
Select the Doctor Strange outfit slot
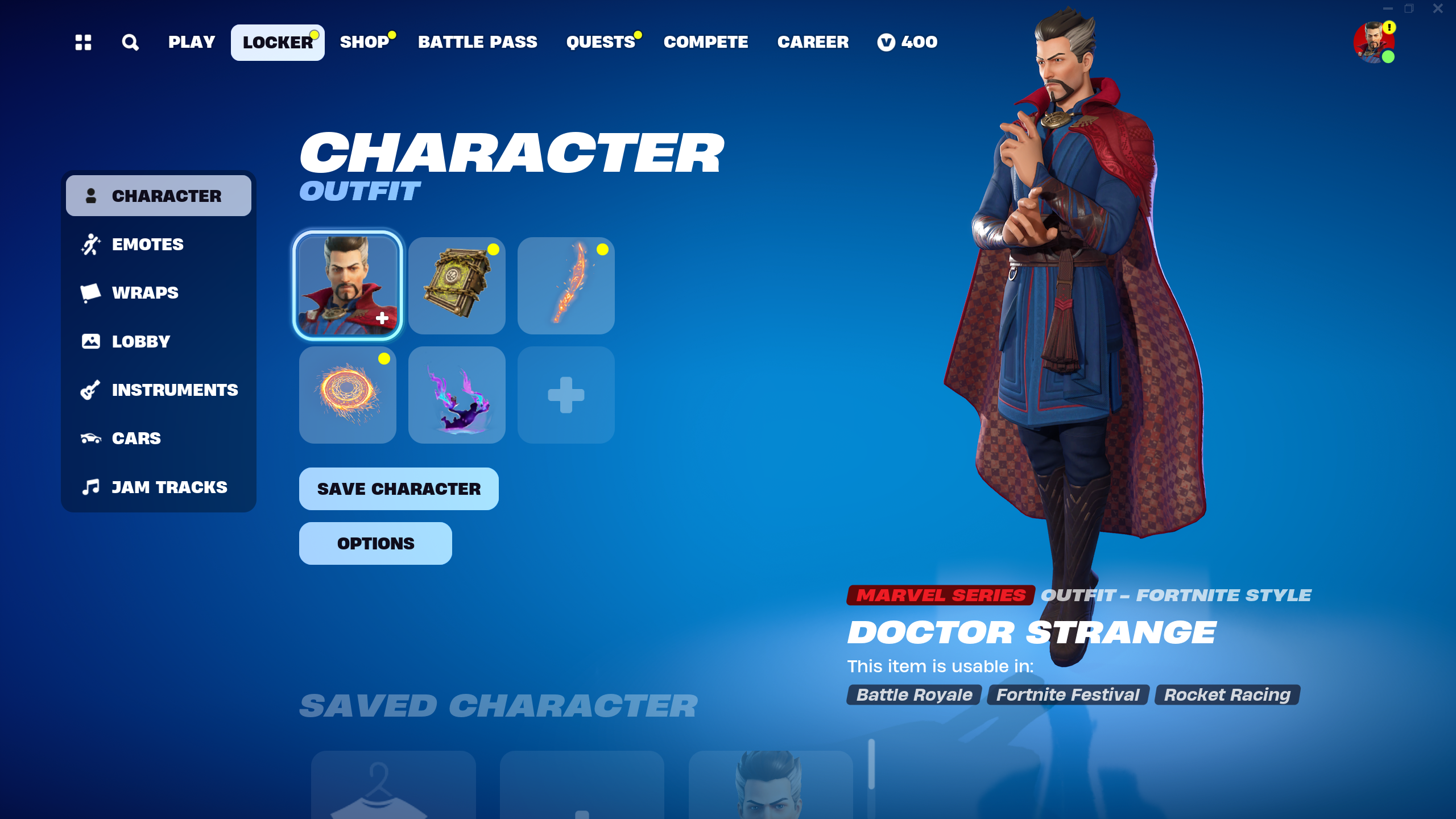(349, 286)
